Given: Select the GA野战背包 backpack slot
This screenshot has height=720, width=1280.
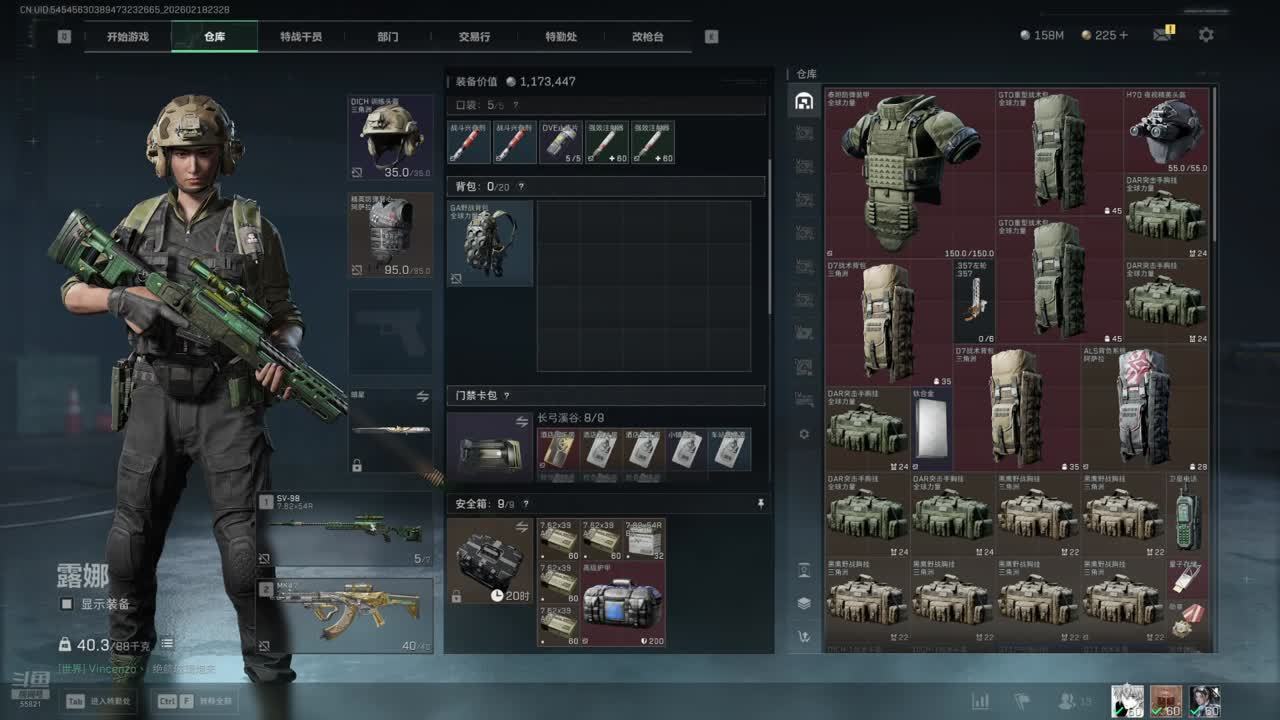Looking at the screenshot, I should pos(490,243).
